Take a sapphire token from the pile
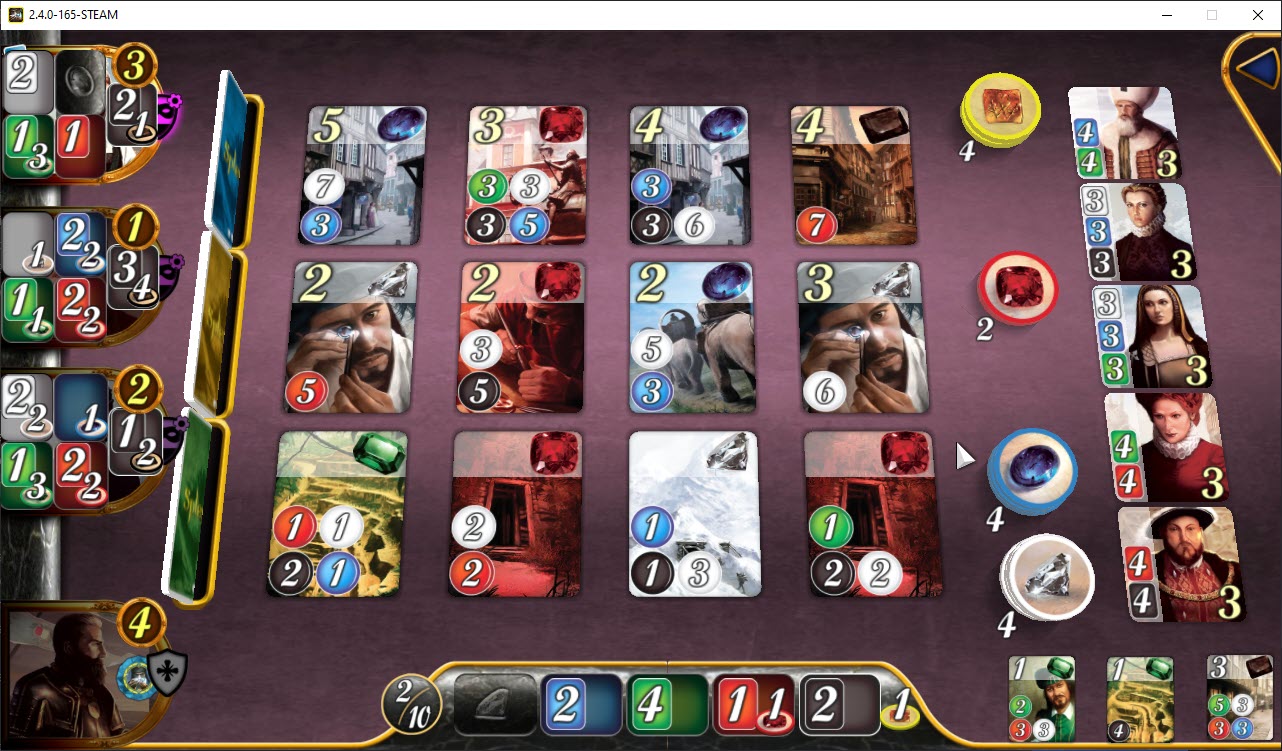 coord(1032,472)
